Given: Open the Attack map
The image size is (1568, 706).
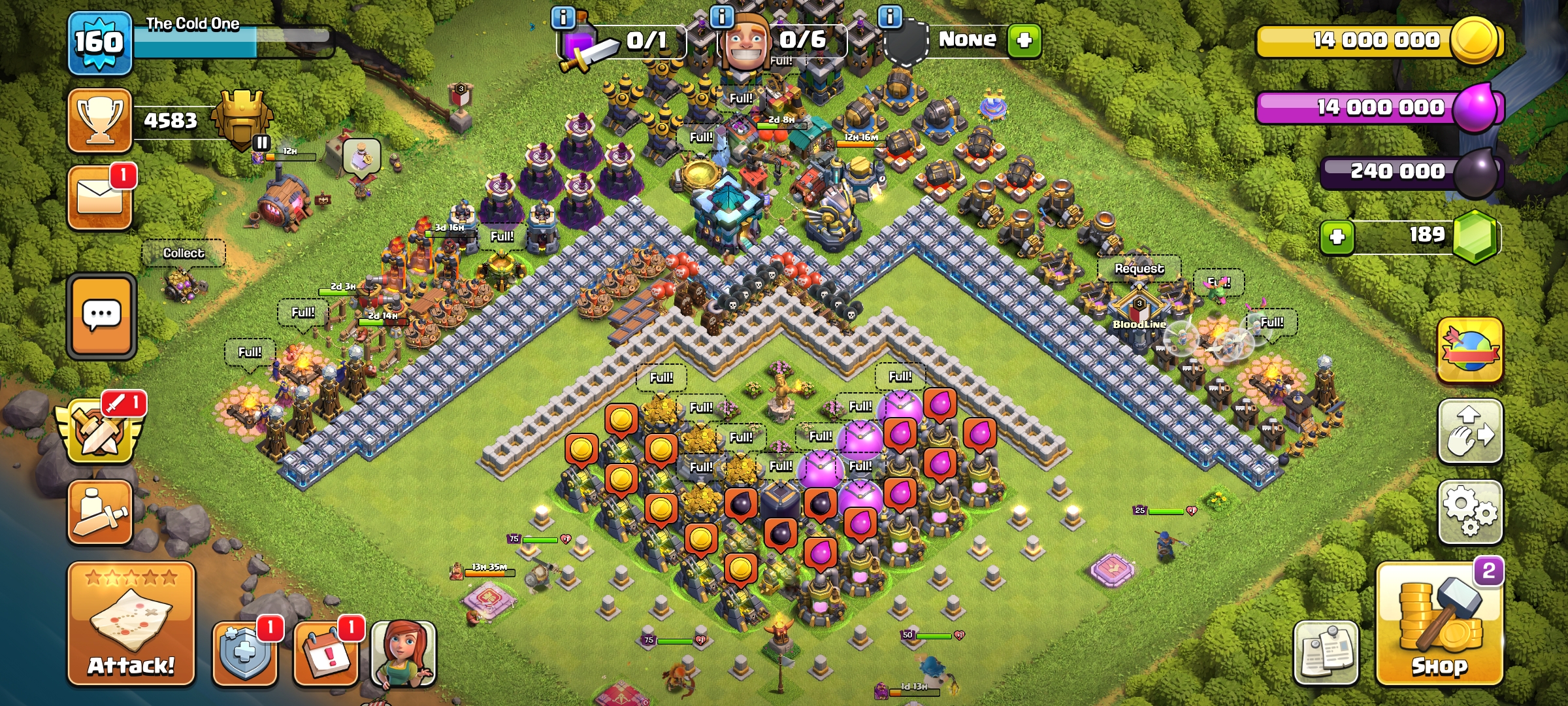Looking at the screenshot, I should coord(131,624).
